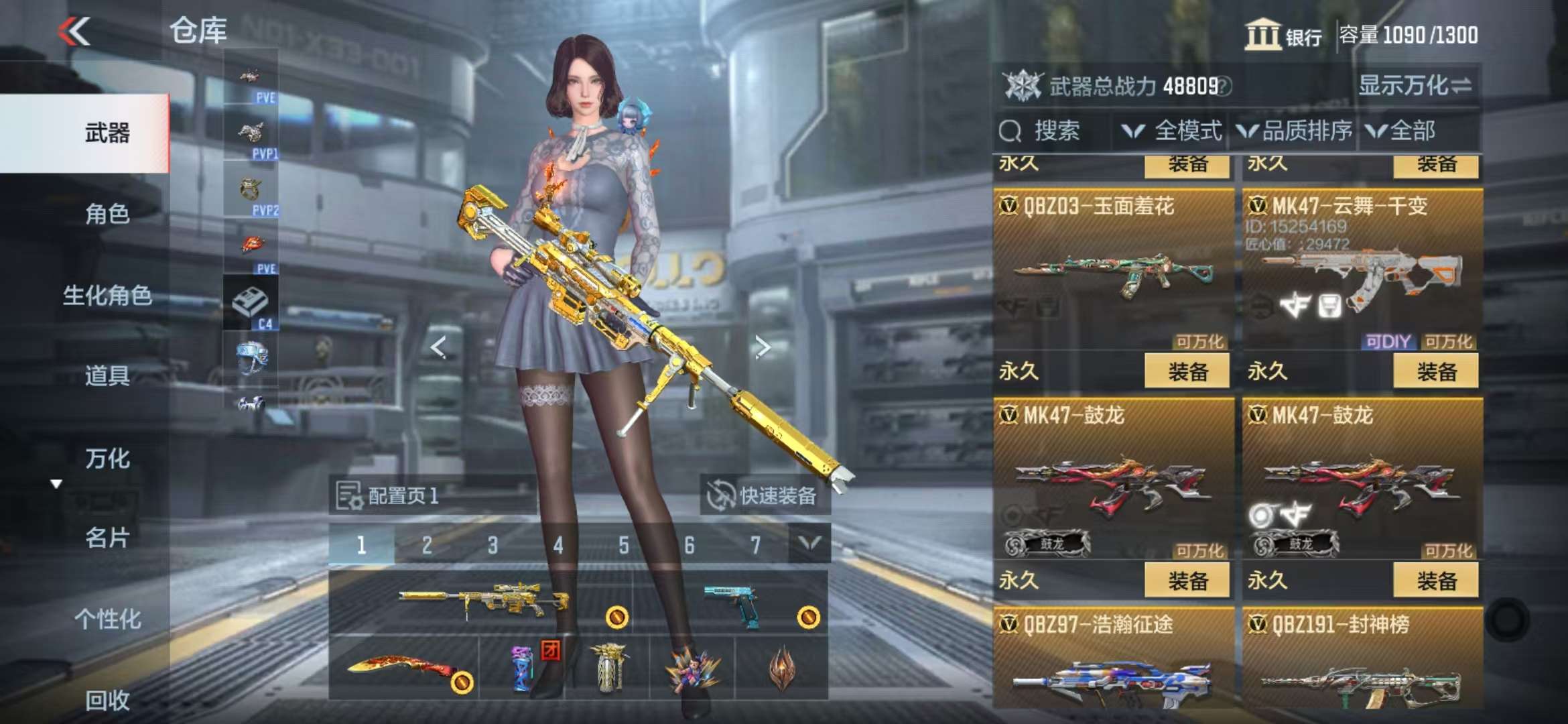Switch to the 生化角色 category
The width and height of the screenshot is (1568, 724).
(x=107, y=295)
